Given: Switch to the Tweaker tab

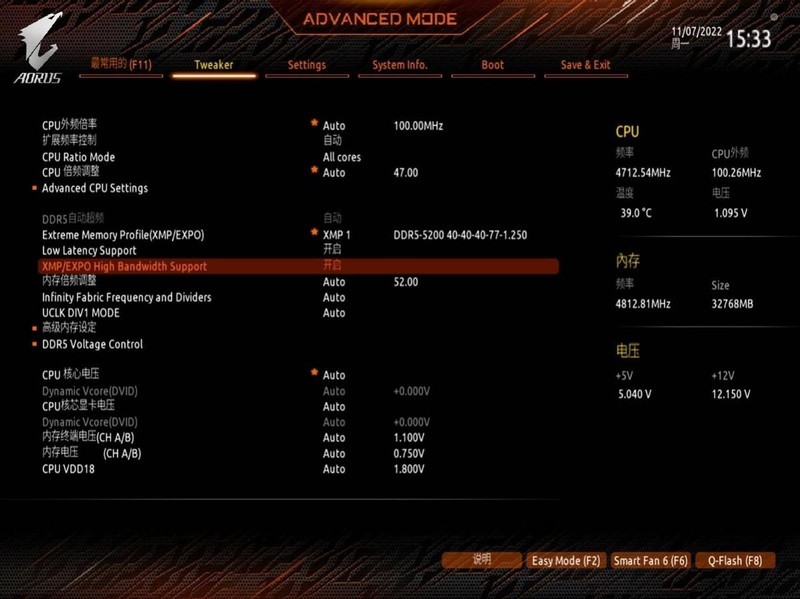Looking at the screenshot, I should (x=213, y=65).
